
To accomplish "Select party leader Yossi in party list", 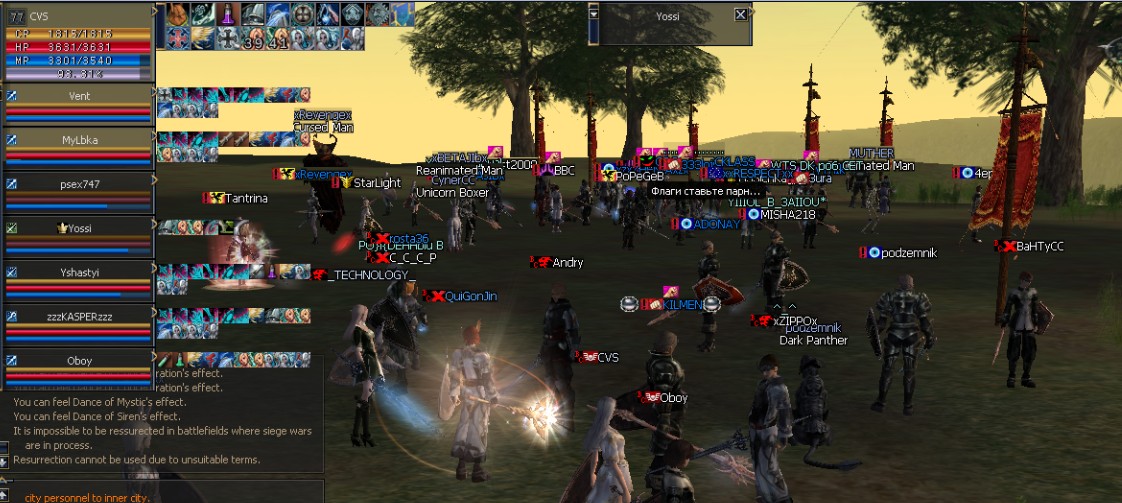I will (x=79, y=228).
